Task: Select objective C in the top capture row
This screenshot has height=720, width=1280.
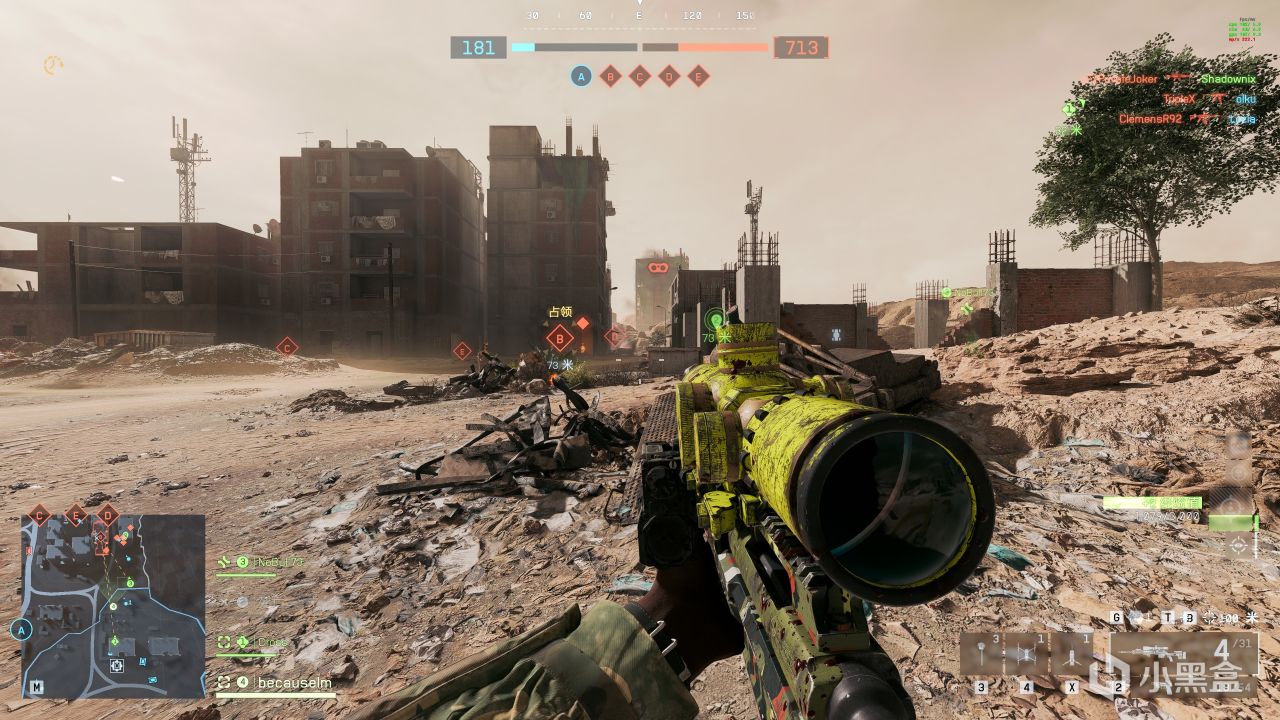Action: (640, 76)
